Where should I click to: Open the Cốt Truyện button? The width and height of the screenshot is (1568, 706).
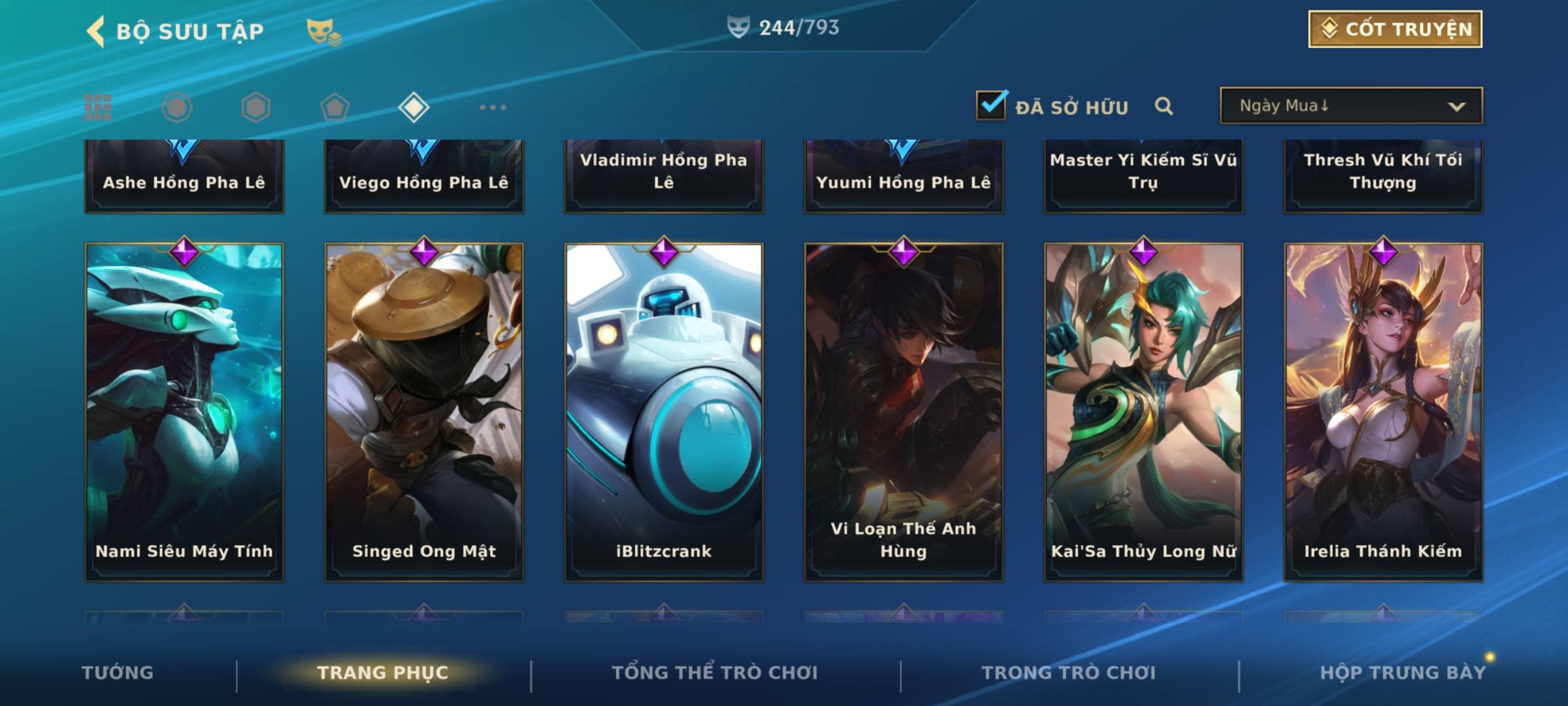pyautogui.click(x=1395, y=29)
